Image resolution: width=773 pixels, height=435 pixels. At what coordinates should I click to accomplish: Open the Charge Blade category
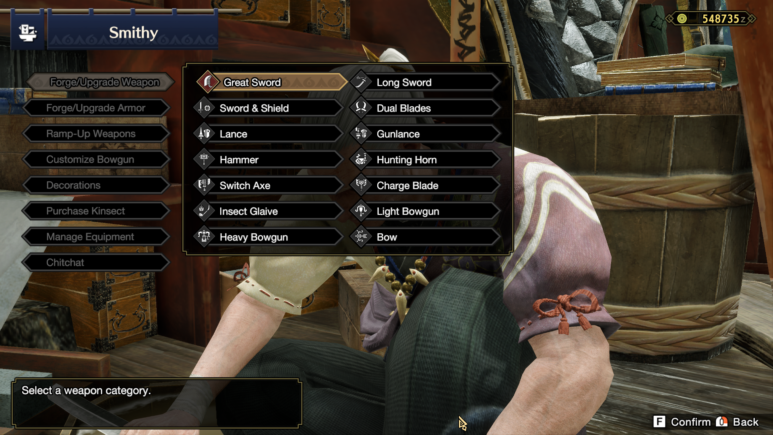click(424, 186)
